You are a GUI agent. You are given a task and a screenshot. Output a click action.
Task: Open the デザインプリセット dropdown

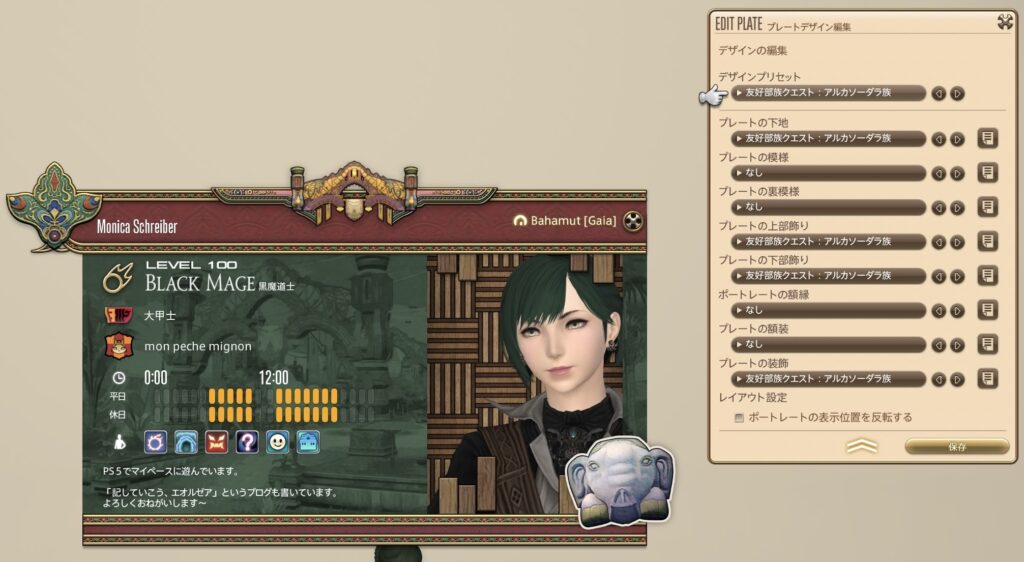828,93
